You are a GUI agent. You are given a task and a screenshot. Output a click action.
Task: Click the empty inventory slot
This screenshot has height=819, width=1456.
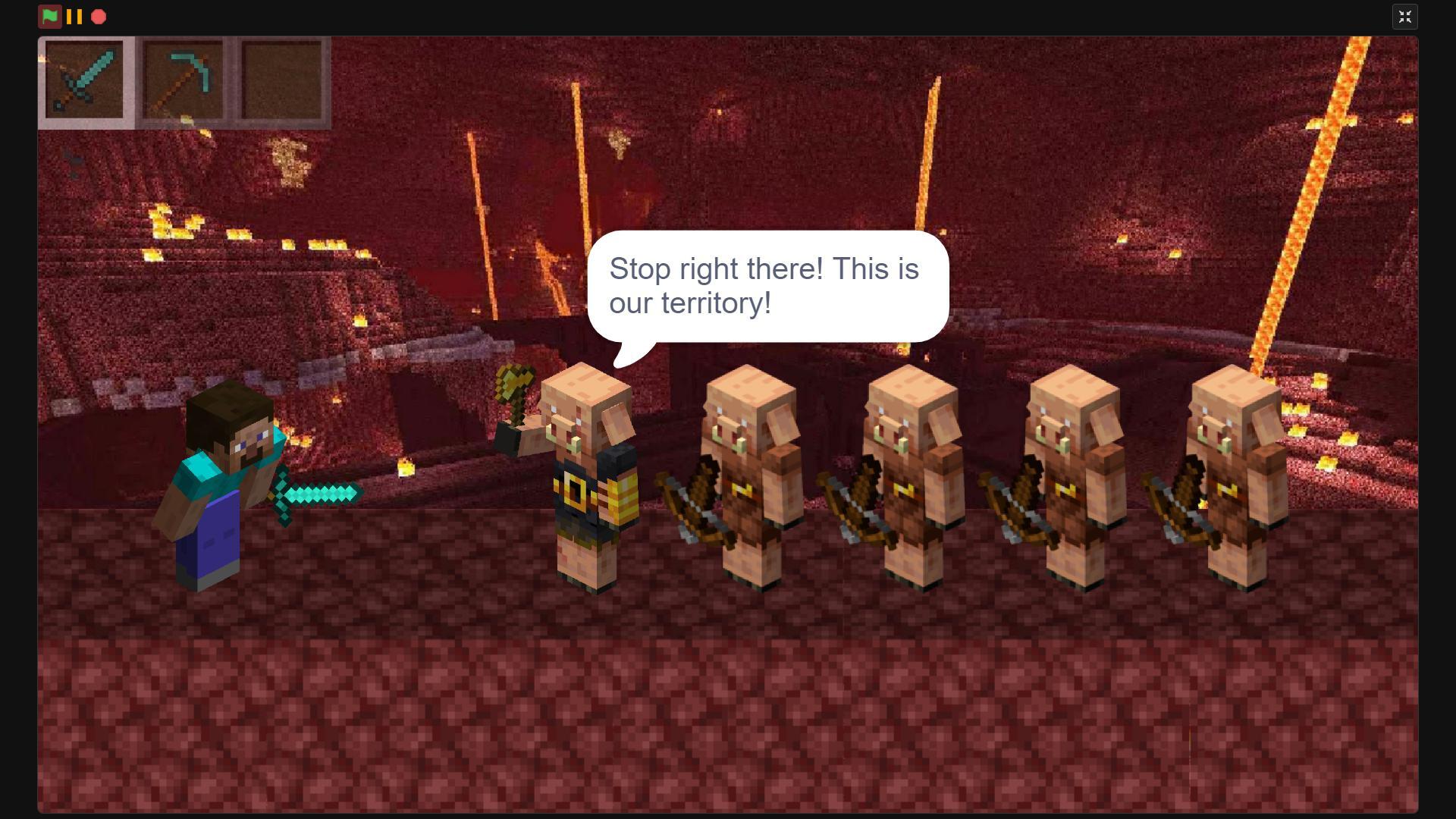coord(283,81)
